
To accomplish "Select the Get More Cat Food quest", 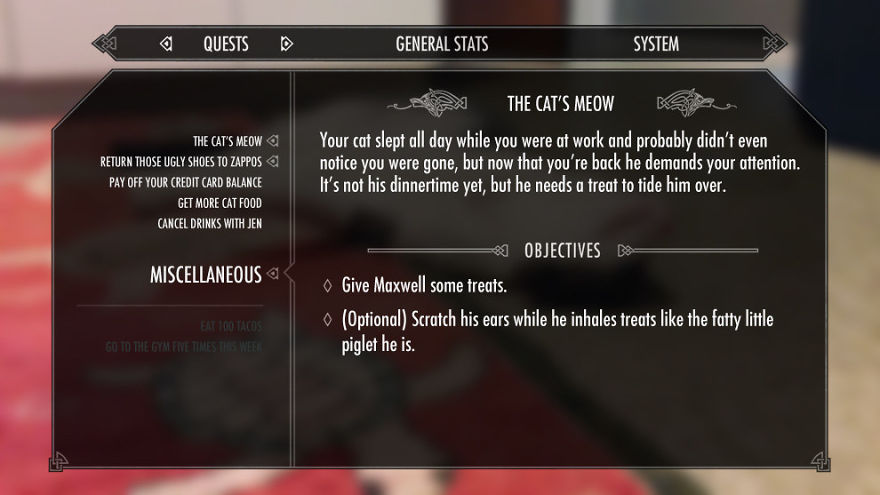I will tap(219, 203).
